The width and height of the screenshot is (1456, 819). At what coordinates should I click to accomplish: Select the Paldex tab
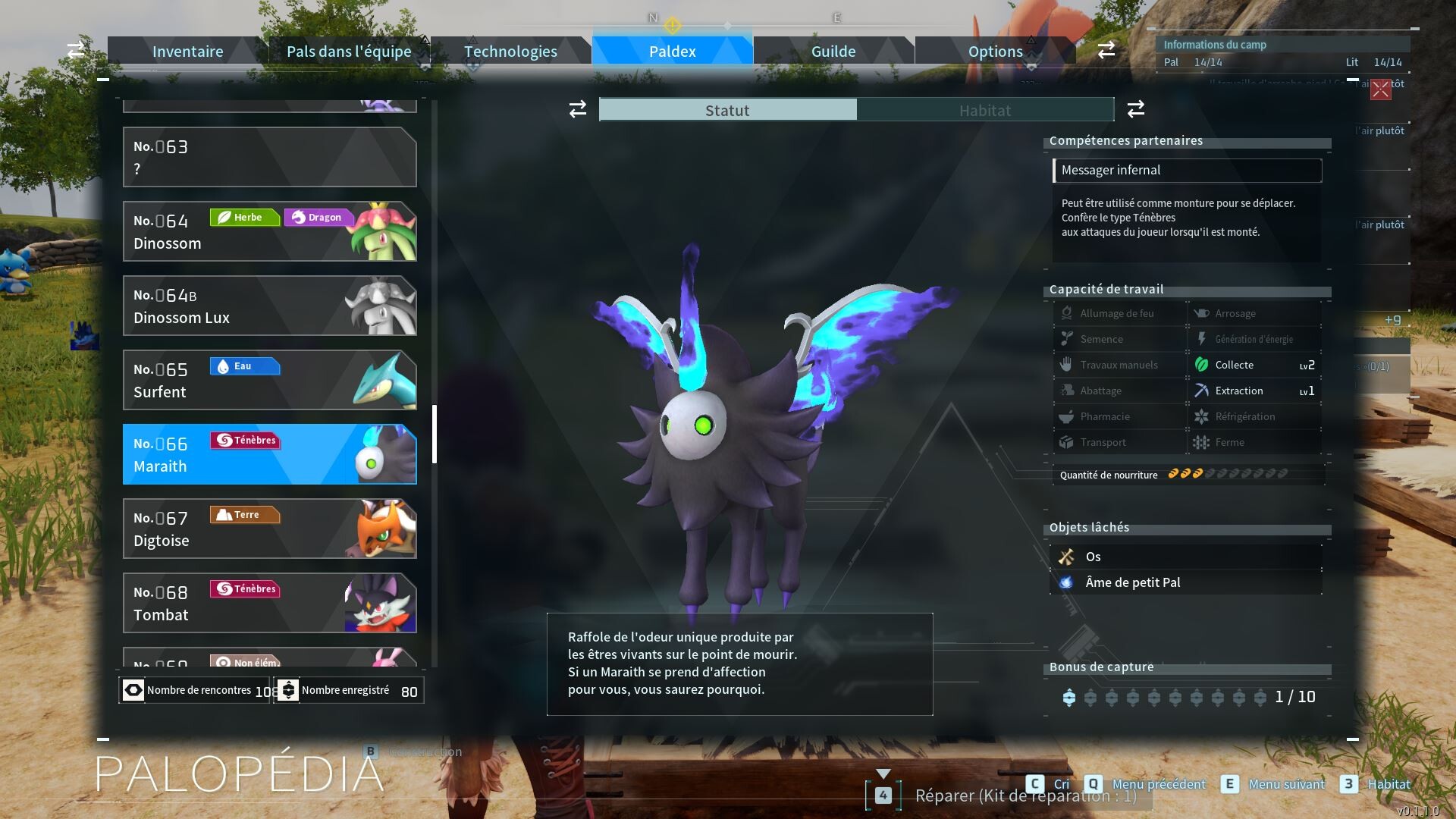pos(672,52)
